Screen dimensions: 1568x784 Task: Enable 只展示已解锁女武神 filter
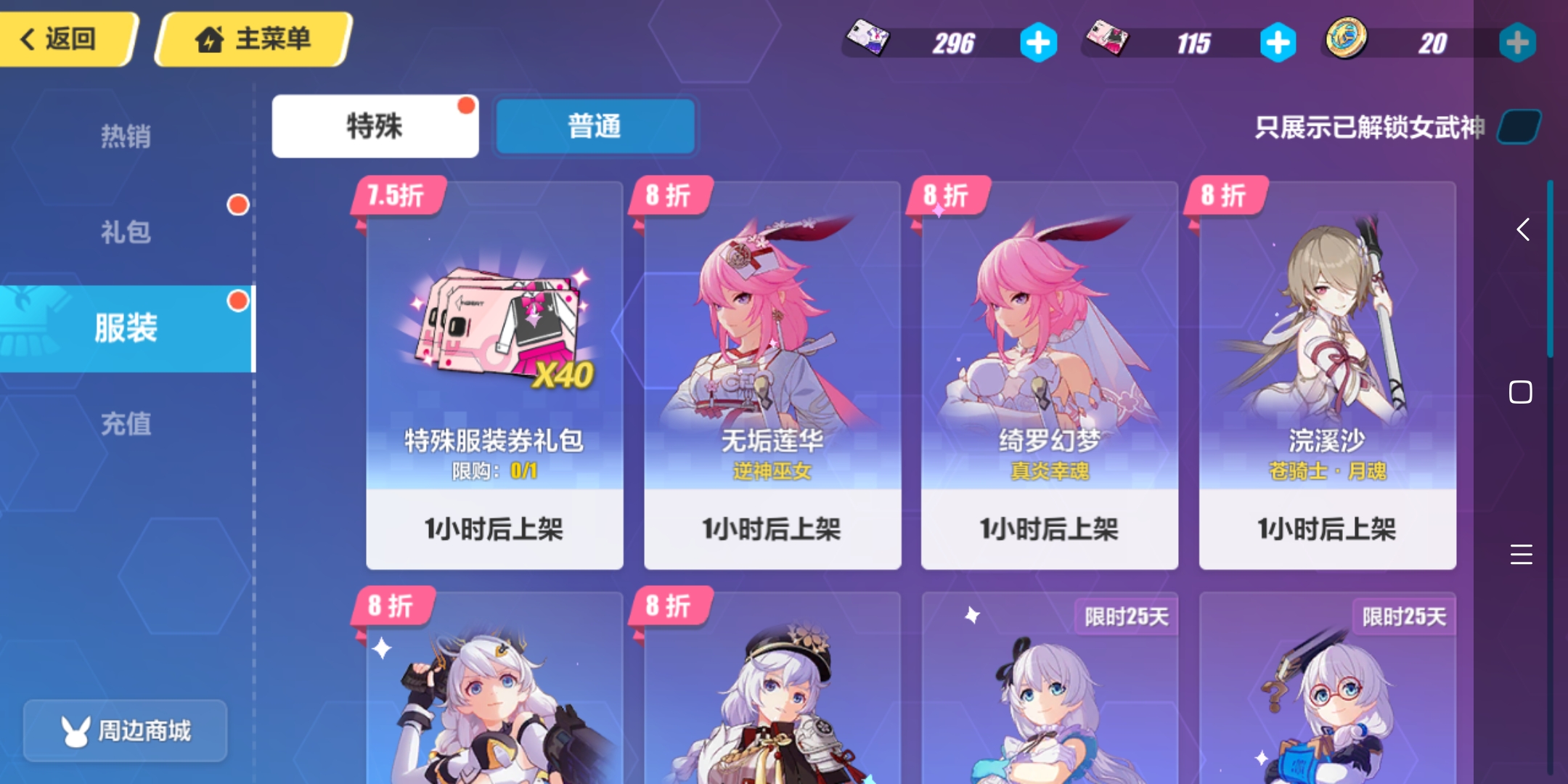point(1519,126)
